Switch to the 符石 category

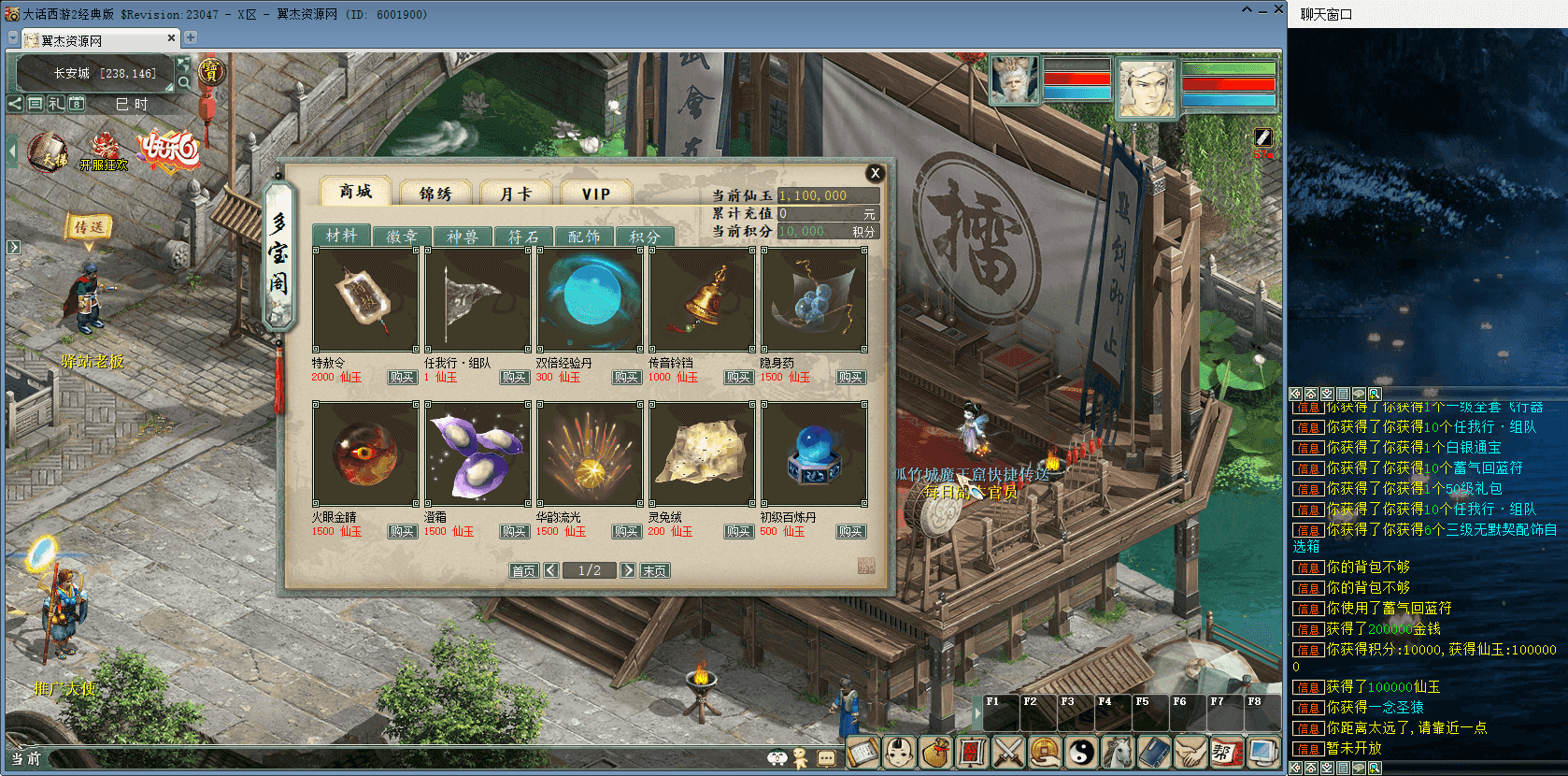click(523, 237)
